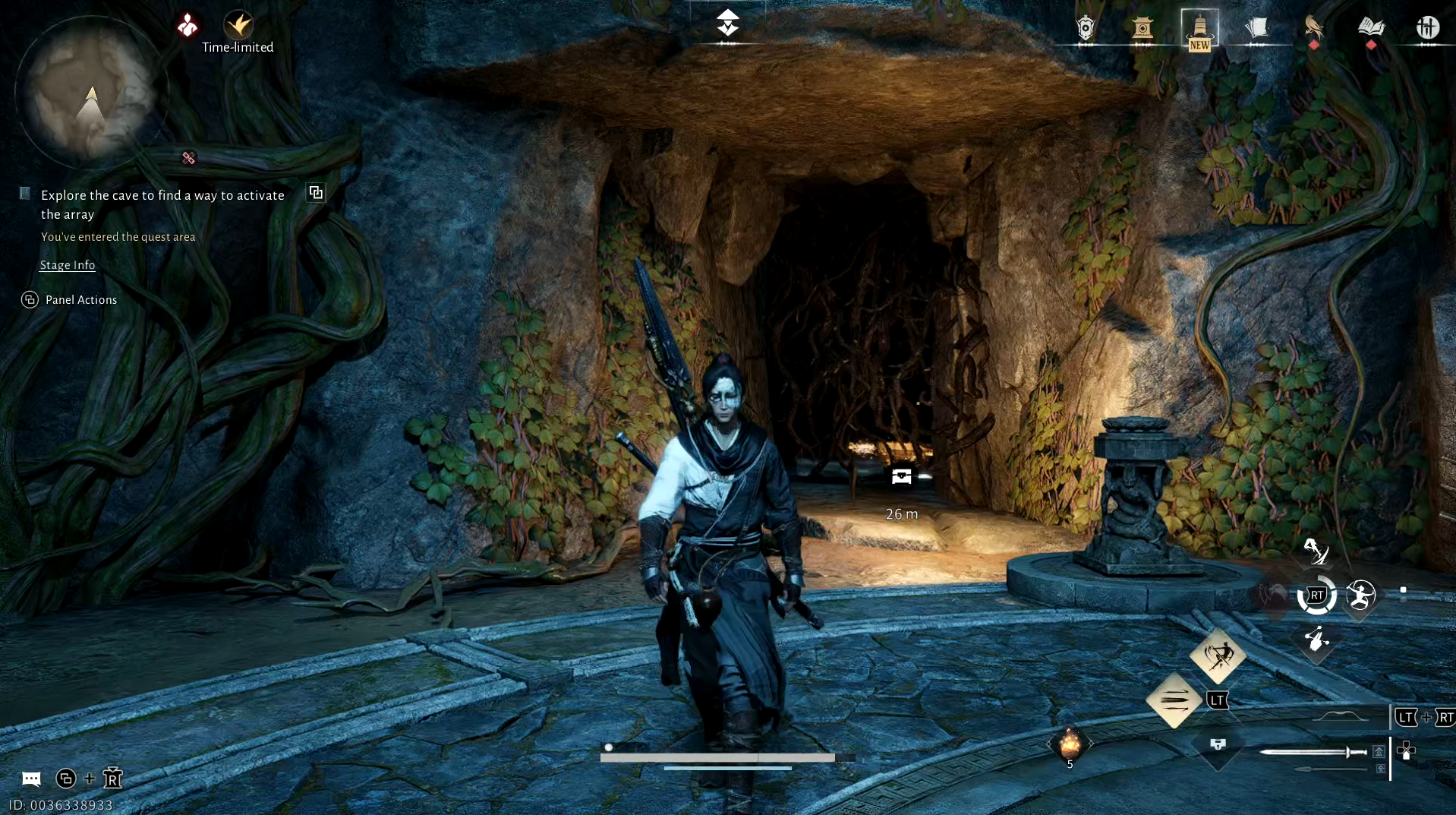Open the Panel Actions menu
1456x815 pixels.
click(x=69, y=299)
